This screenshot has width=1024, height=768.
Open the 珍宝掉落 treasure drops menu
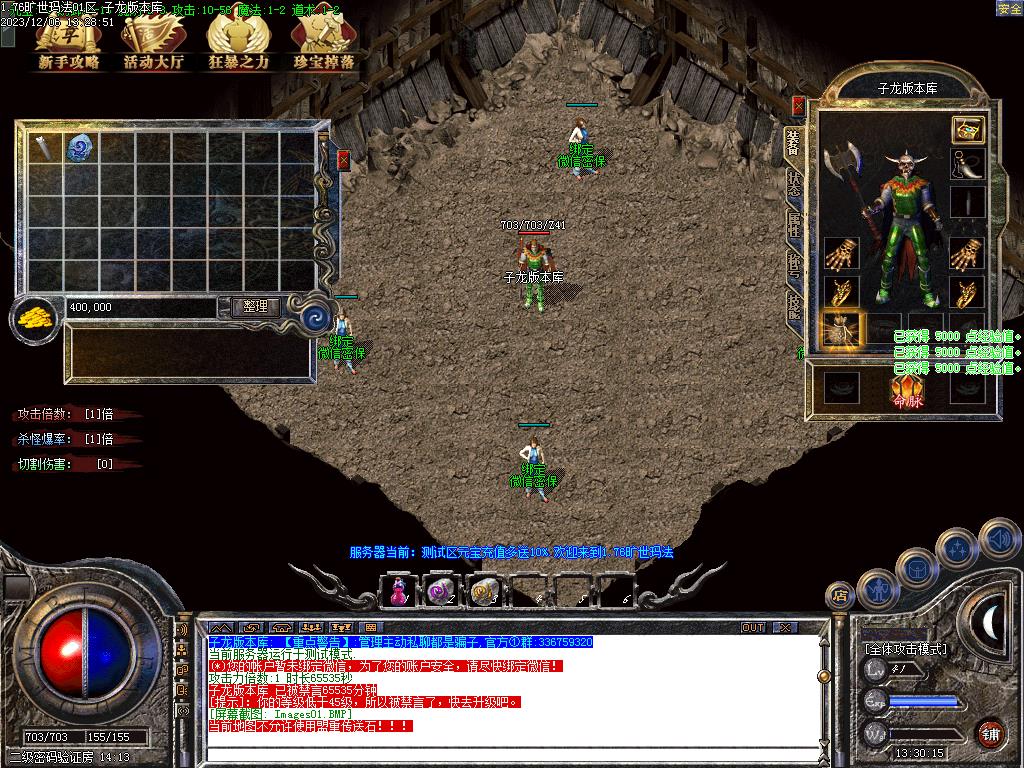point(323,45)
